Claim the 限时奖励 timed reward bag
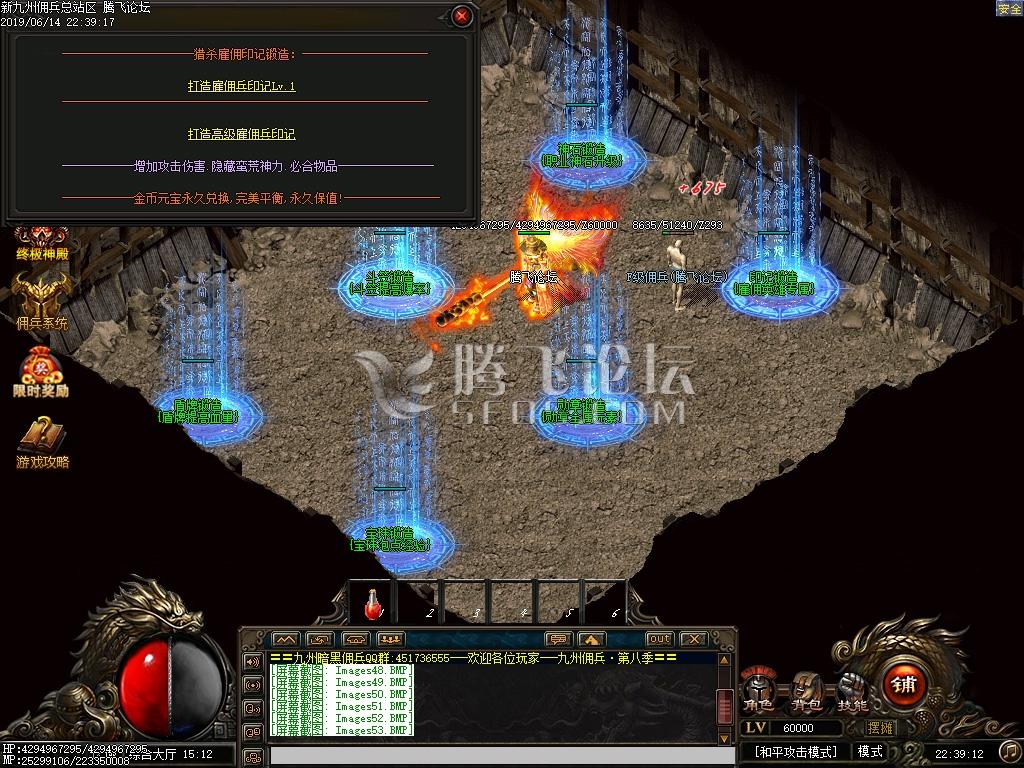Image resolution: width=1024 pixels, height=768 pixels. [41, 373]
